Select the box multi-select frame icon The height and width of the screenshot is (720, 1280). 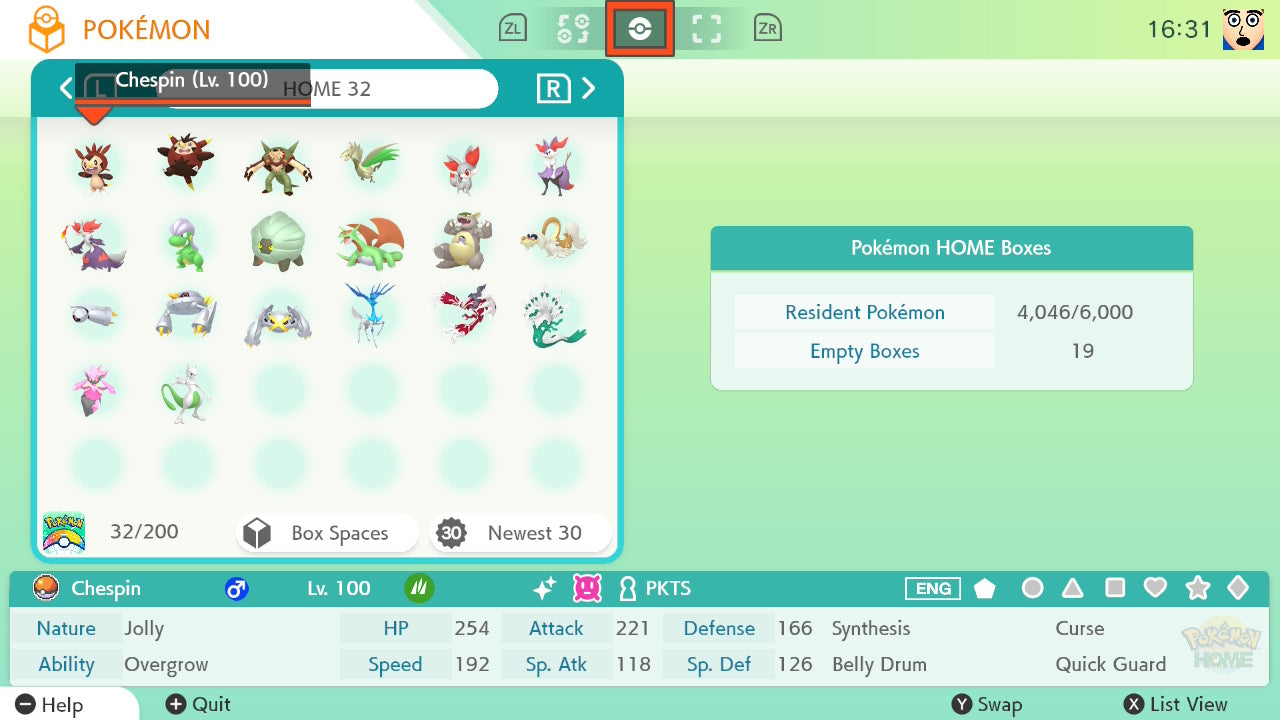[707, 28]
